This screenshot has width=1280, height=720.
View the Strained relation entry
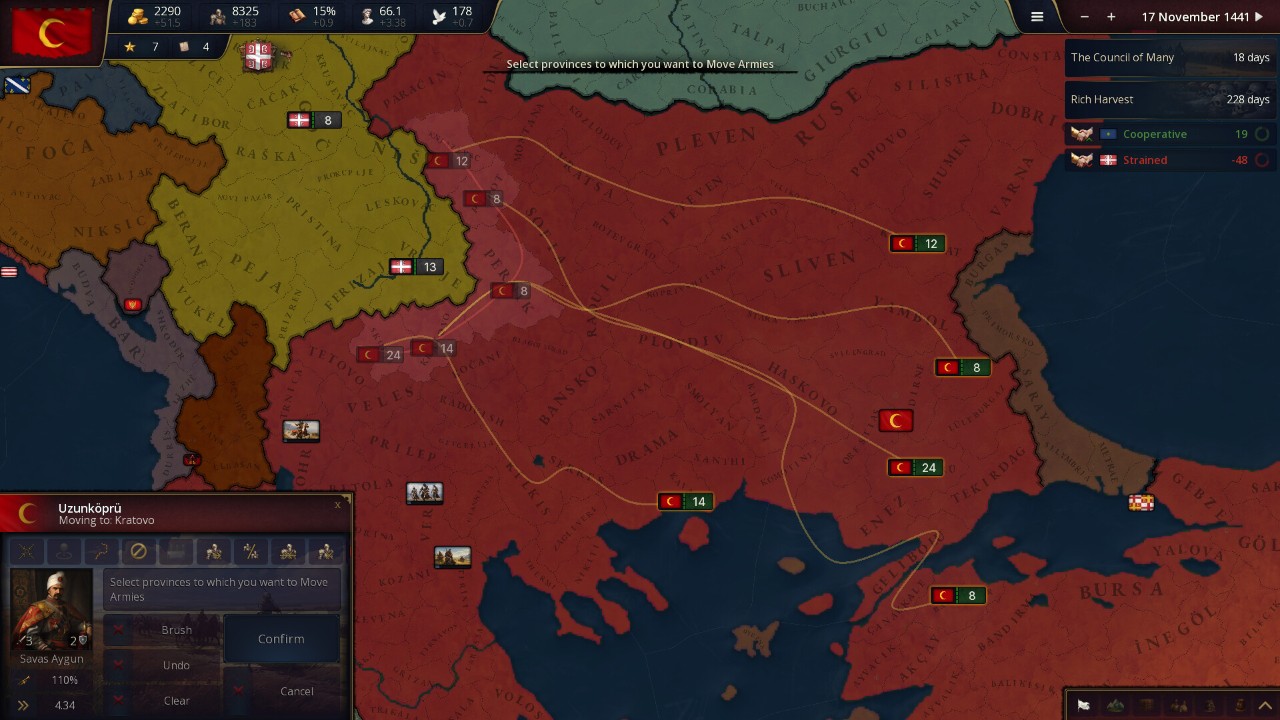1169,160
